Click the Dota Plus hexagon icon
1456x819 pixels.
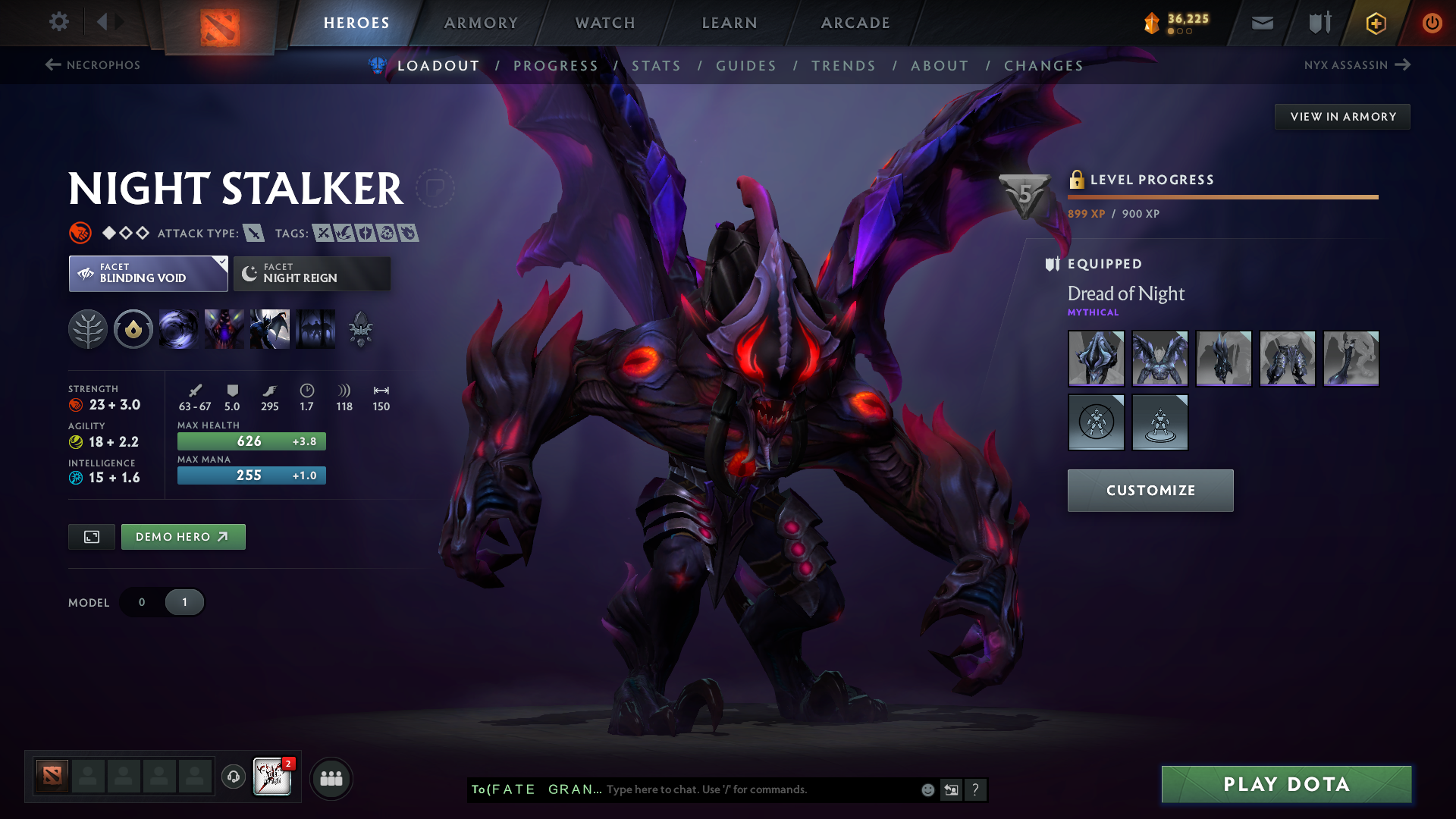coord(1375,23)
